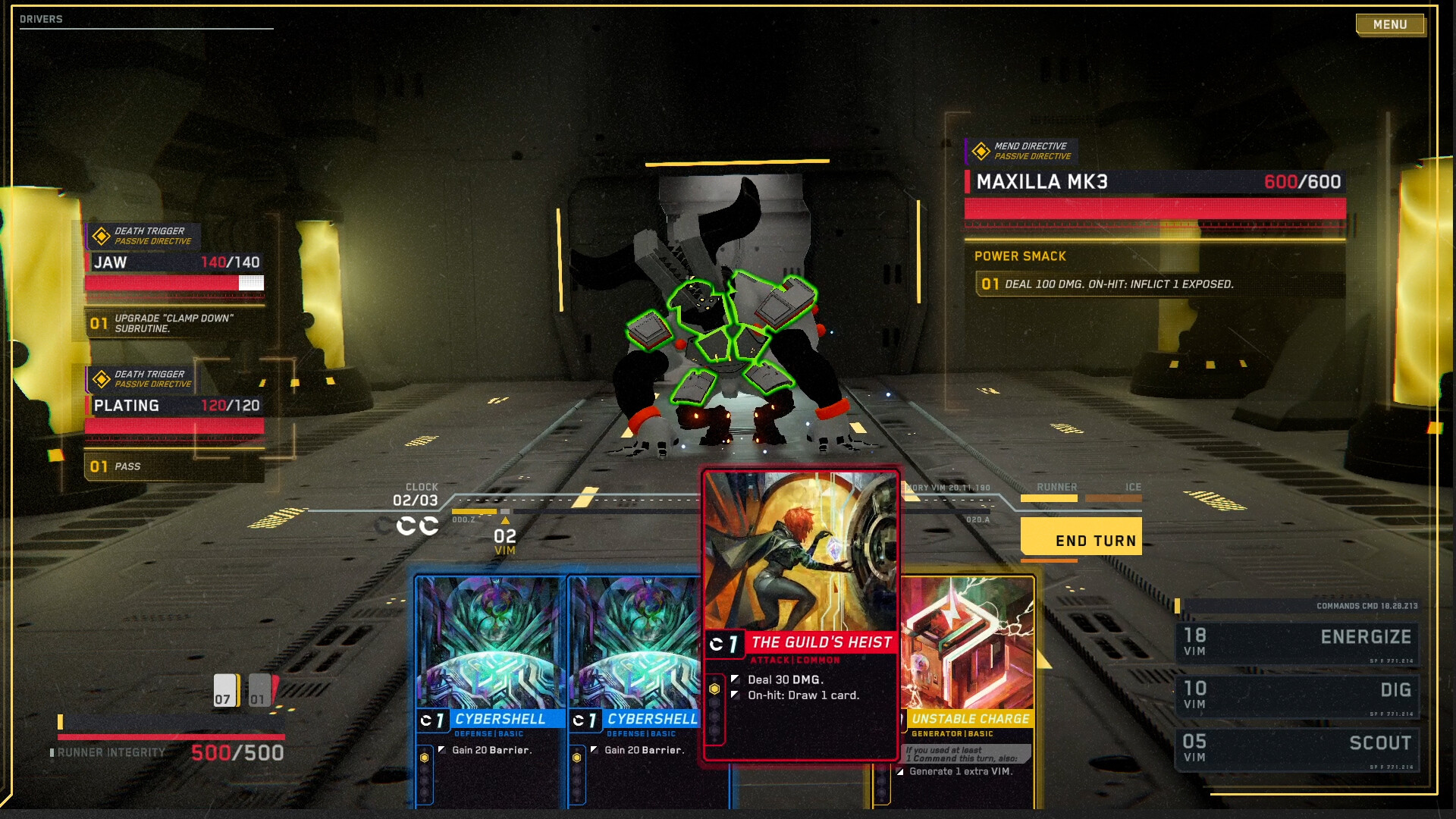Inspect the Mend Directive passive icon
The image size is (1456, 819).
[x=981, y=151]
